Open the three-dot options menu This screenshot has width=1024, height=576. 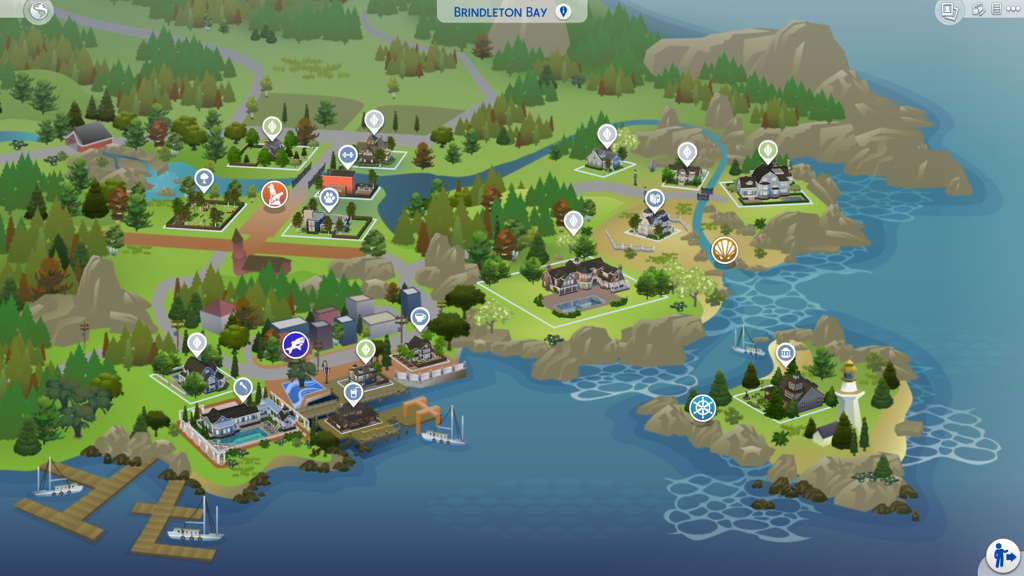coord(1013,10)
